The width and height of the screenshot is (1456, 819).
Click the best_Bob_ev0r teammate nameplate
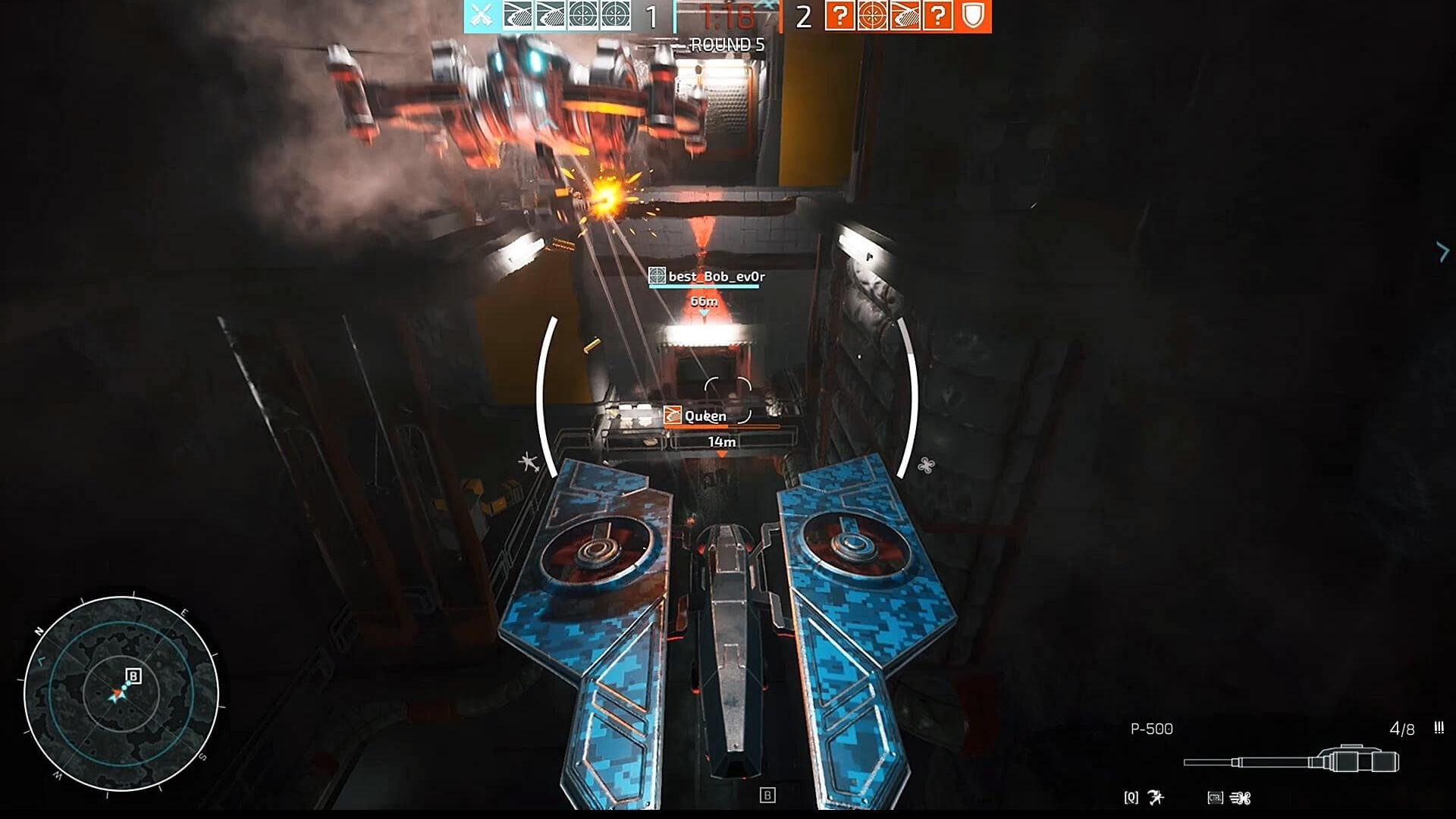tap(708, 277)
